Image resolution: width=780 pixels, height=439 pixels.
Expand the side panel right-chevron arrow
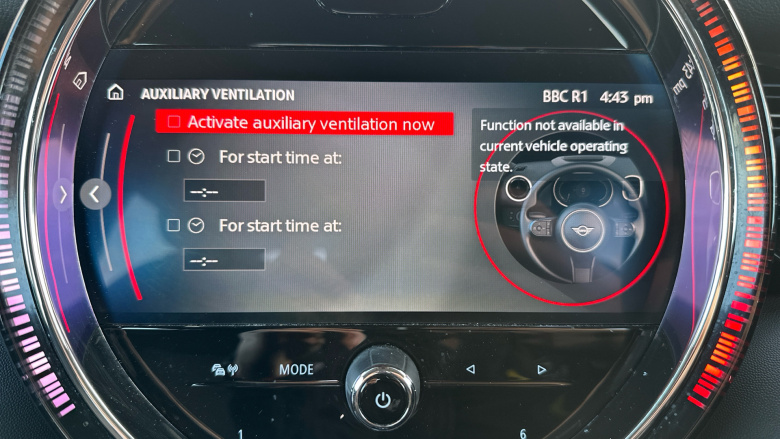[63, 194]
